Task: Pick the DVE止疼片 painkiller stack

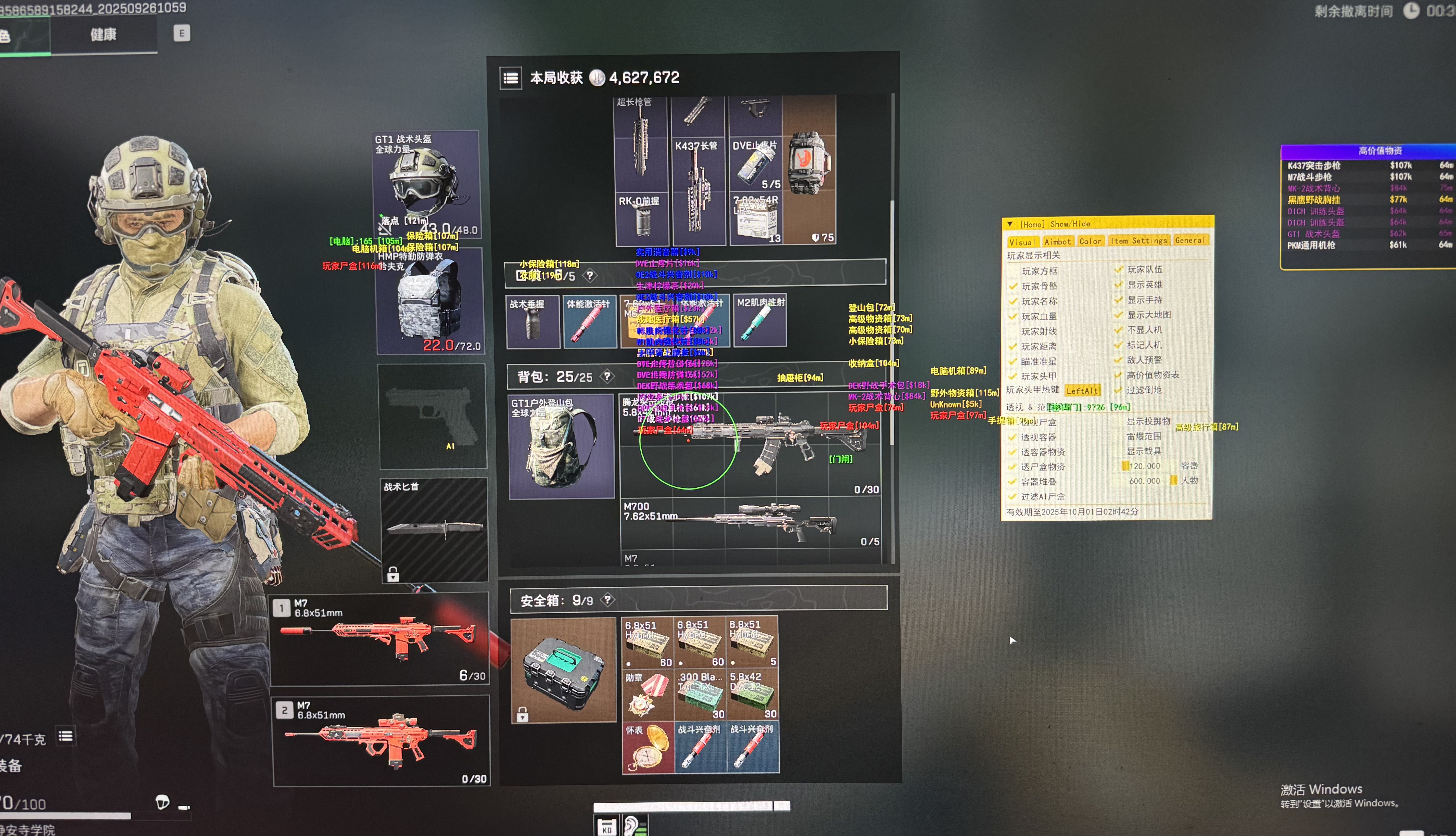Action: tap(755, 164)
